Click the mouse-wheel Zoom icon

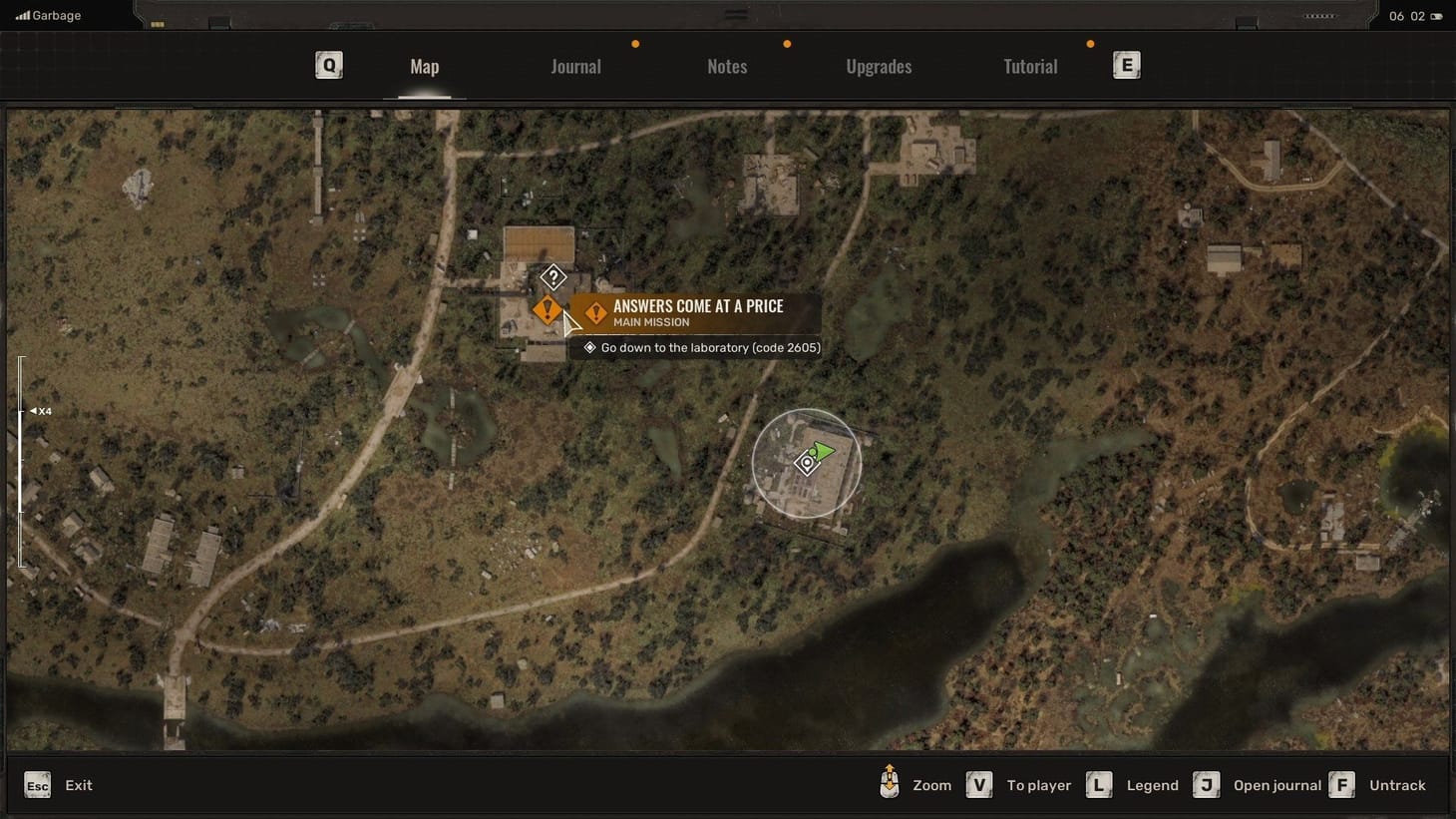pos(889,785)
